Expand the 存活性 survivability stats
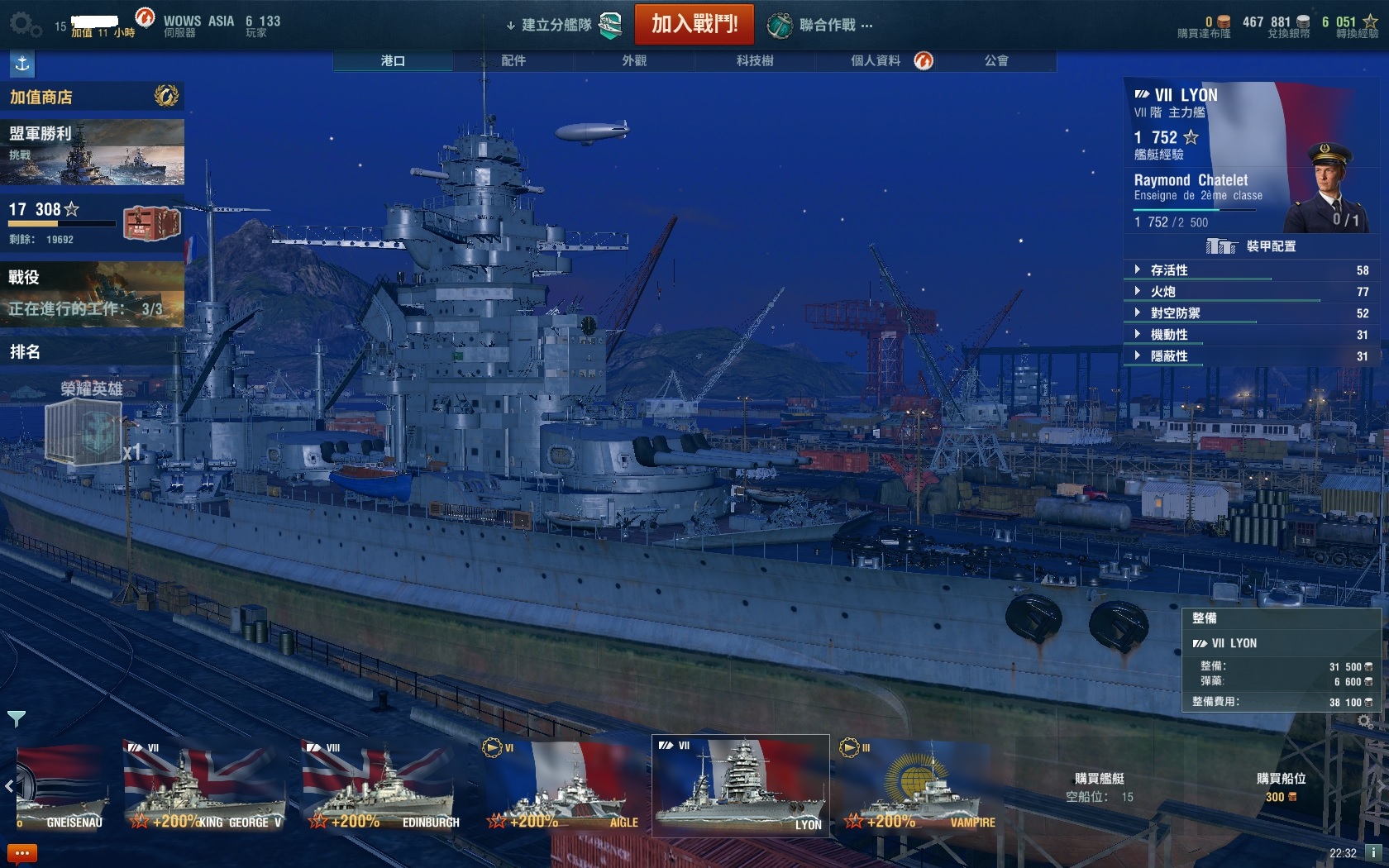1389x868 pixels. [x=1169, y=270]
